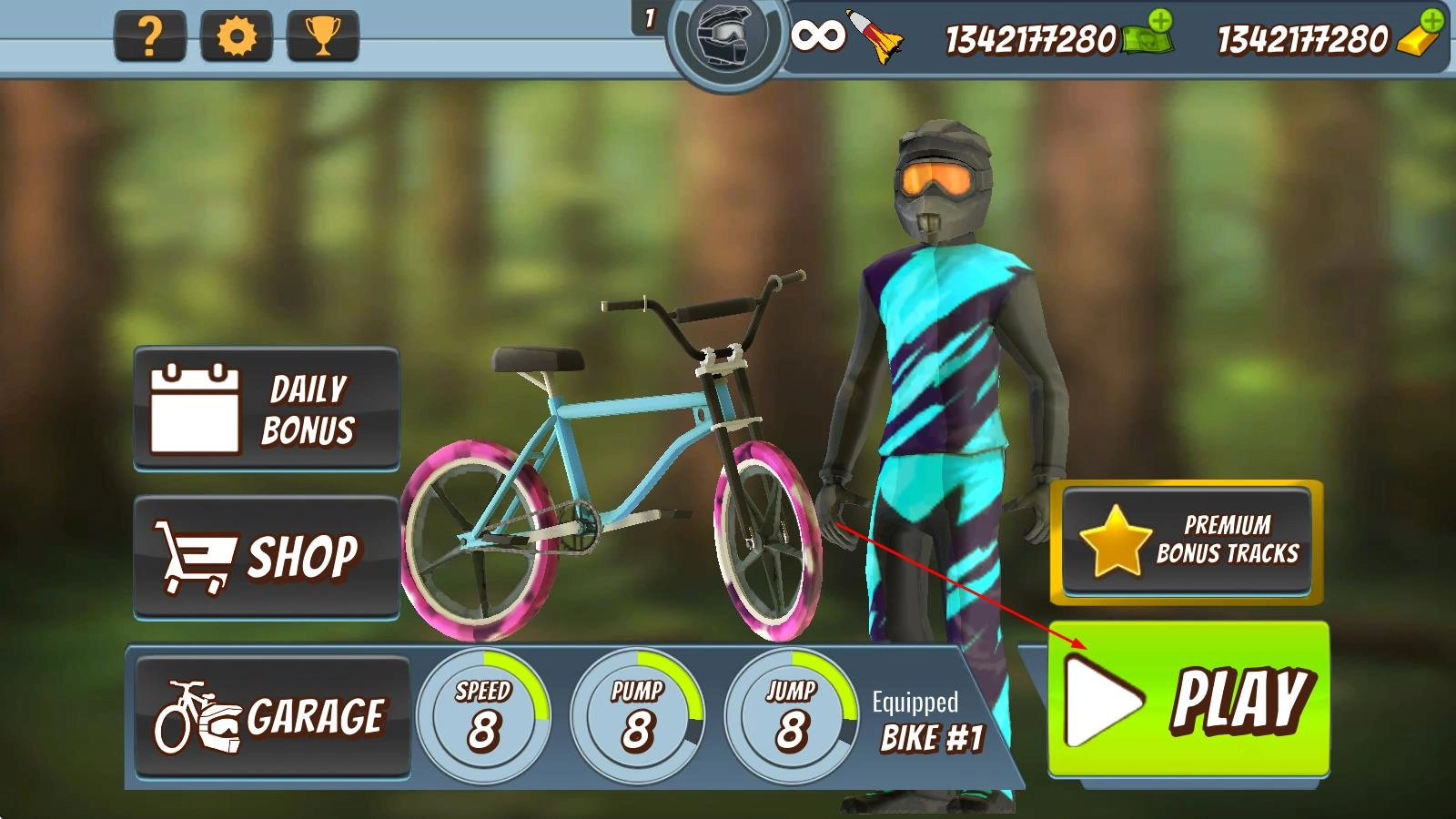Open the Shop
The width and height of the screenshot is (1456, 819).
267,557
